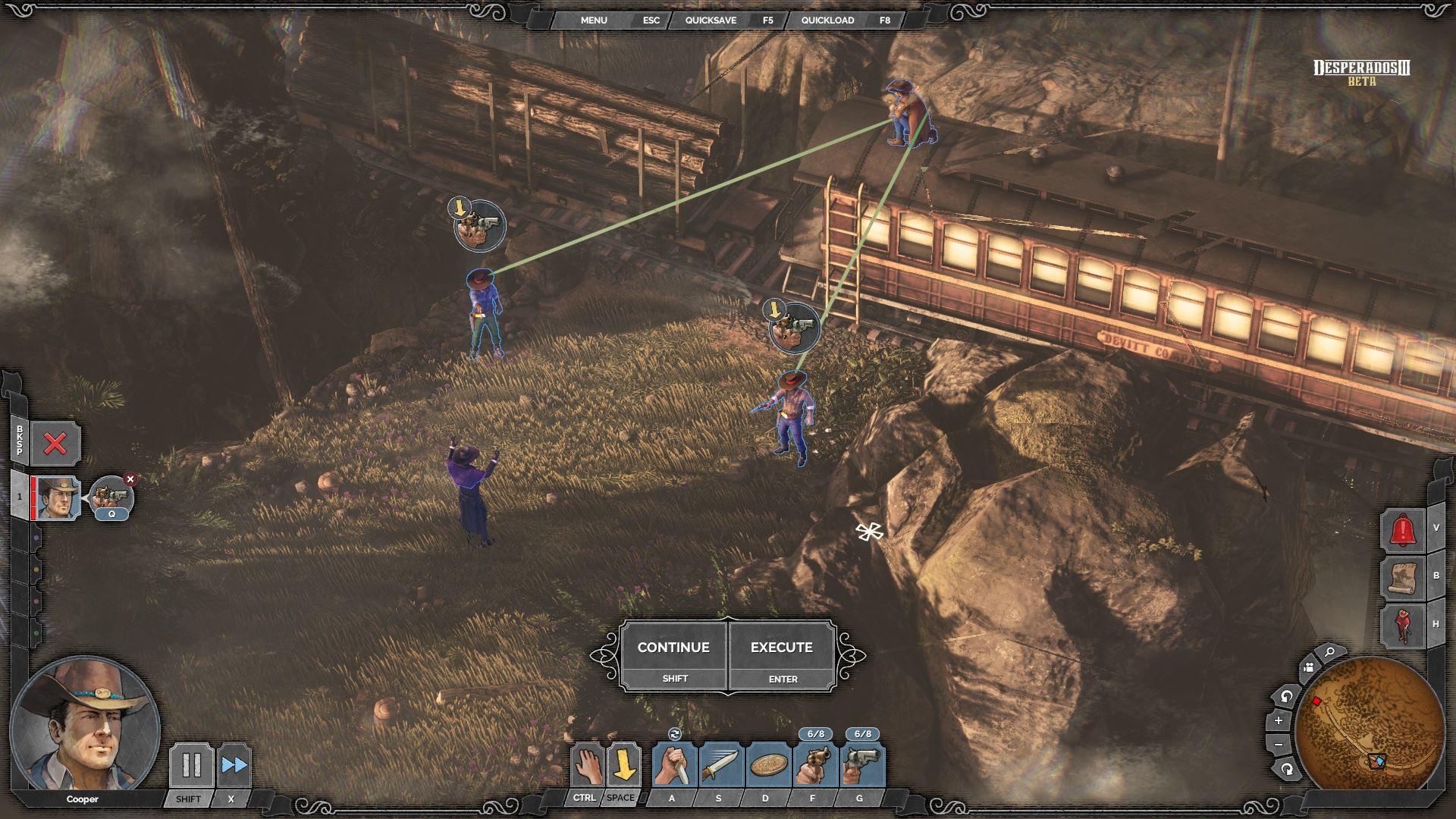The image size is (1456, 819).
Task: Choose the coin toss ability
Action: pyautogui.click(x=767, y=764)
